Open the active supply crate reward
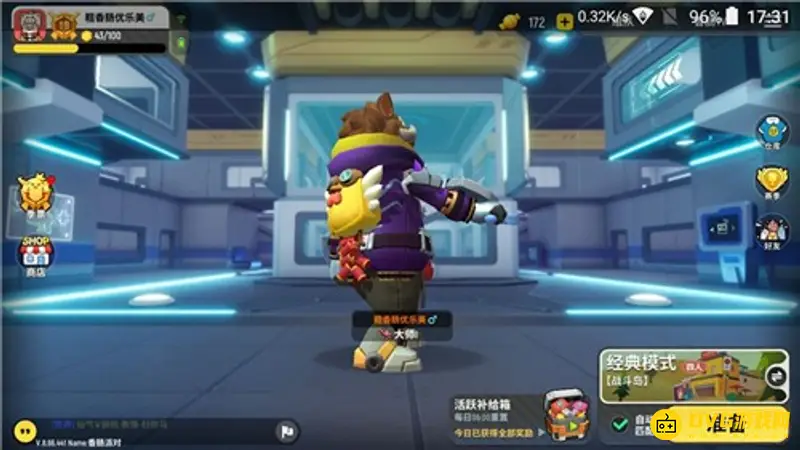800x450 pixels. click(566, 412)
